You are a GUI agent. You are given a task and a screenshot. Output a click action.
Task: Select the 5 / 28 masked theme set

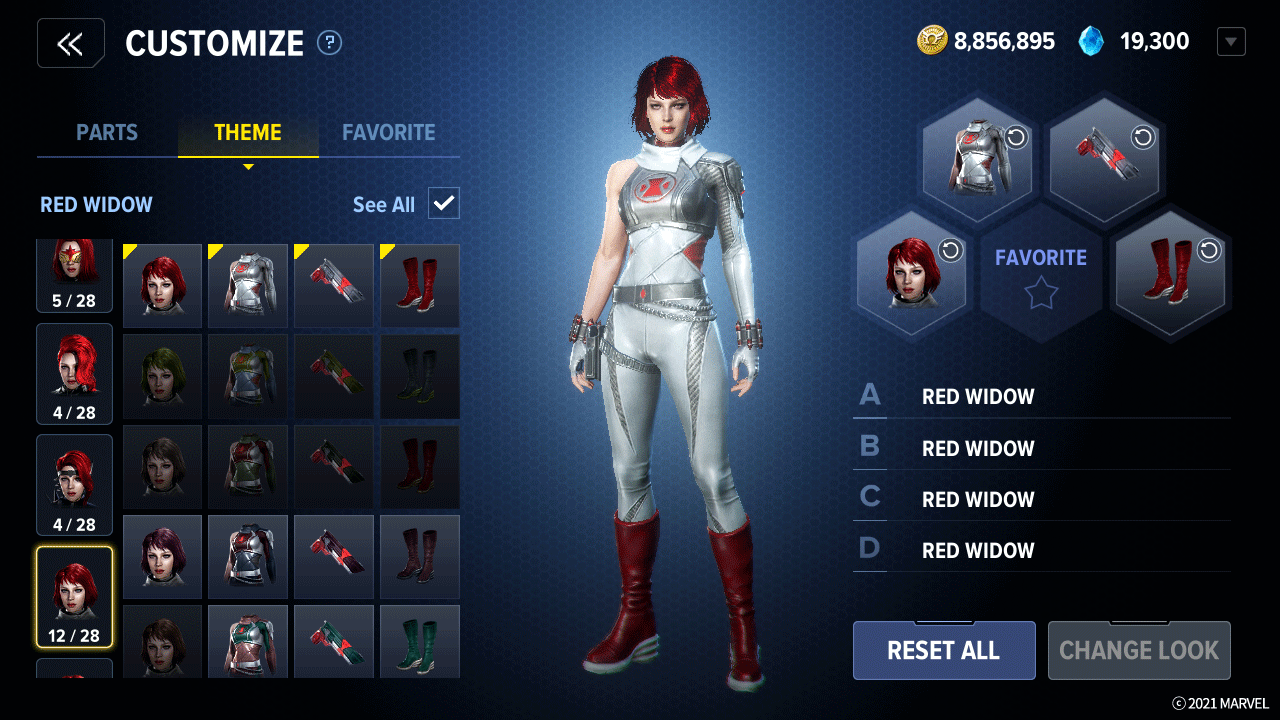(x=75, y=274)
